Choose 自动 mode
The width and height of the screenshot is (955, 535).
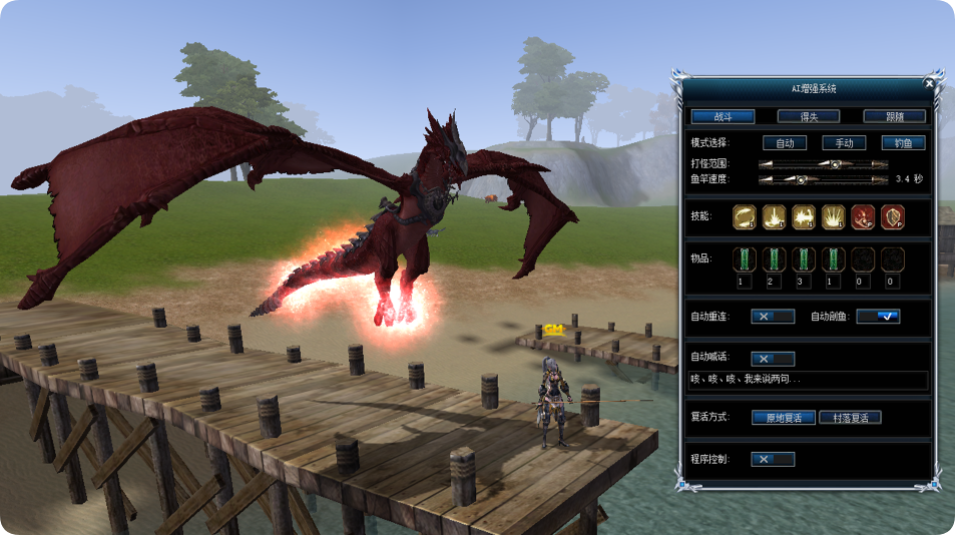click(x=784, y=143)
